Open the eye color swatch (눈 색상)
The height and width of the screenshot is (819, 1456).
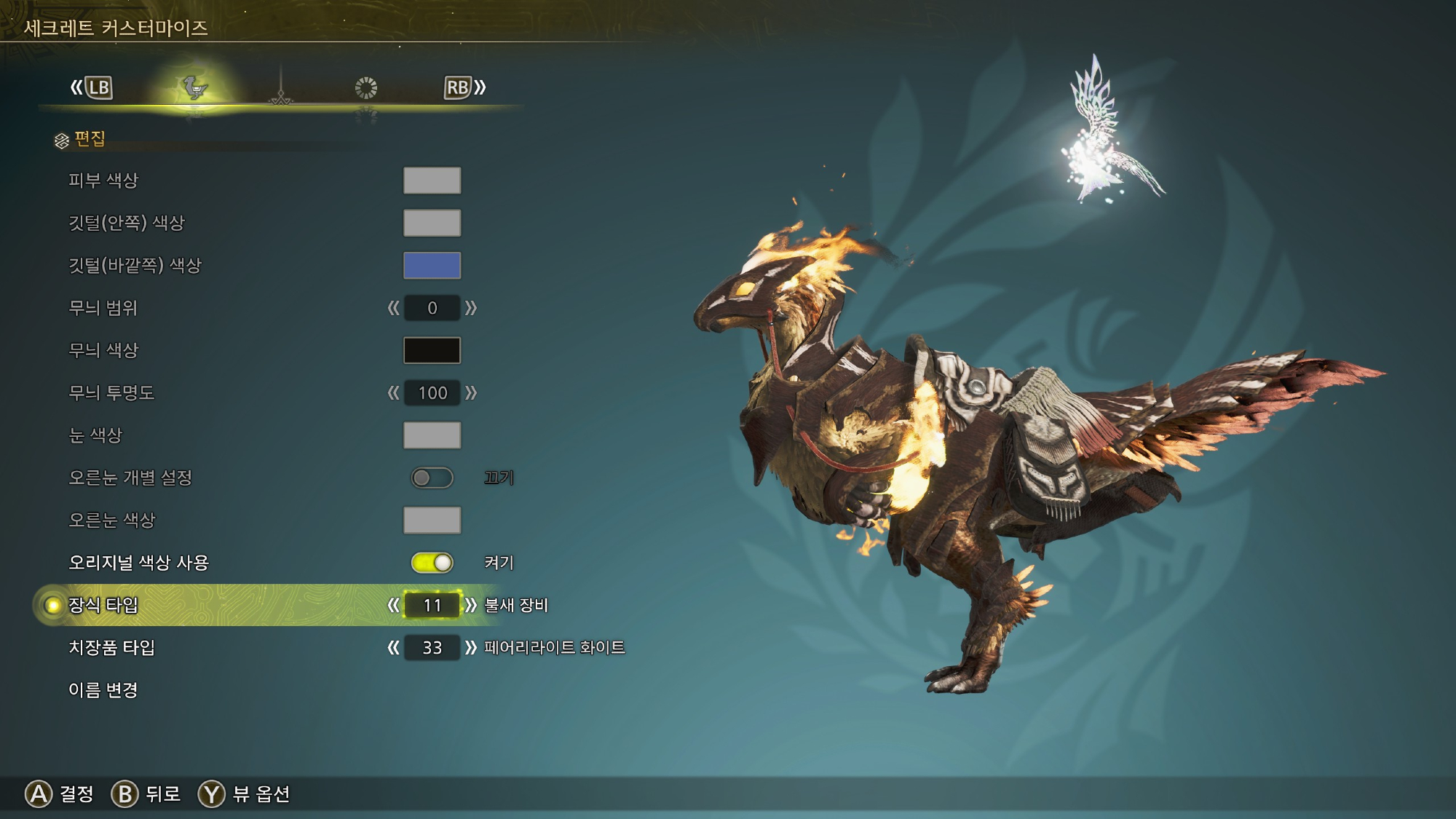pyautogui.click(x=432, y=435)
